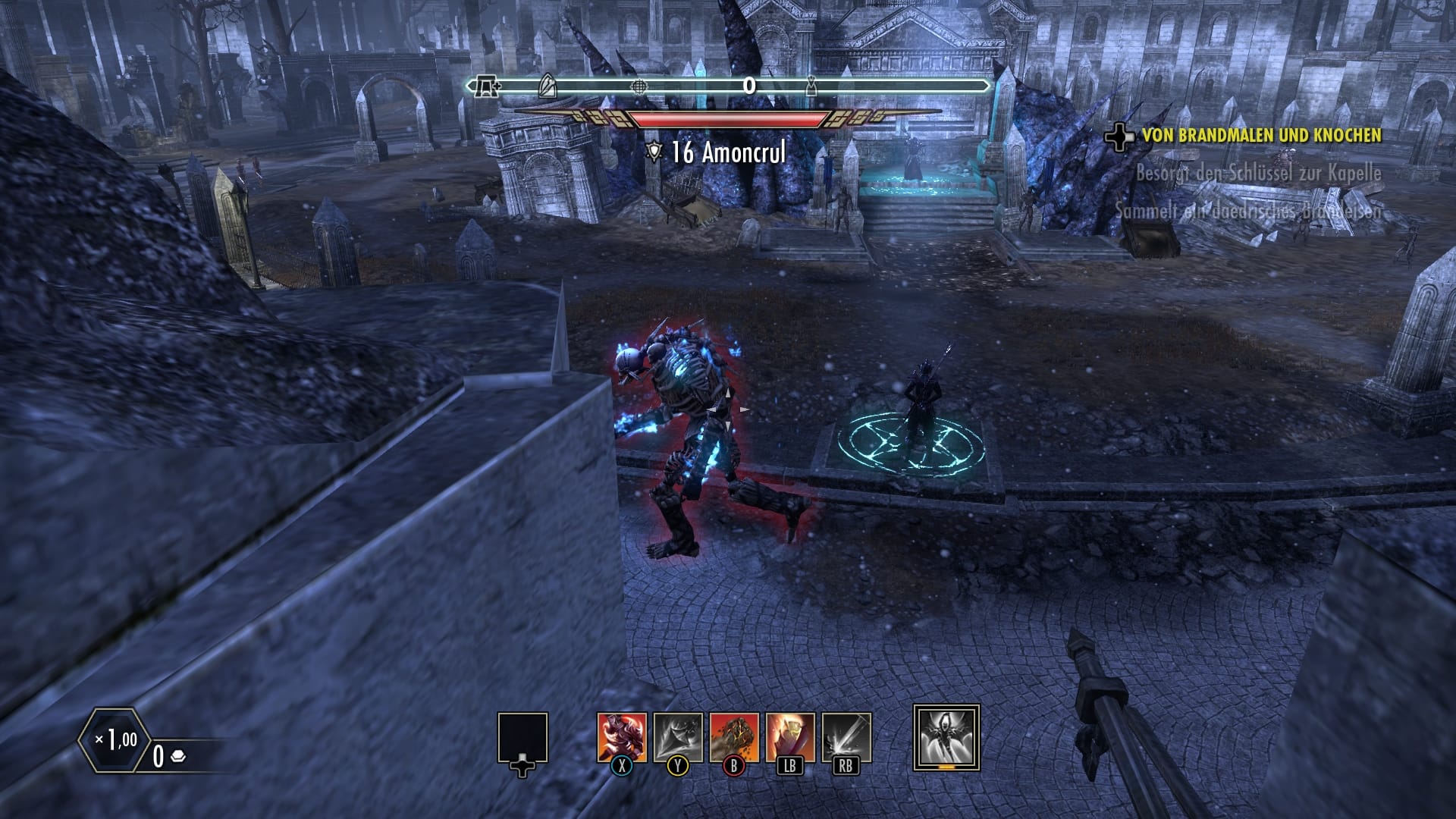This screenshot has height=819, width=1456.
Task: Click the crosshair marker on the compass
Action: [x=639, y=86]
